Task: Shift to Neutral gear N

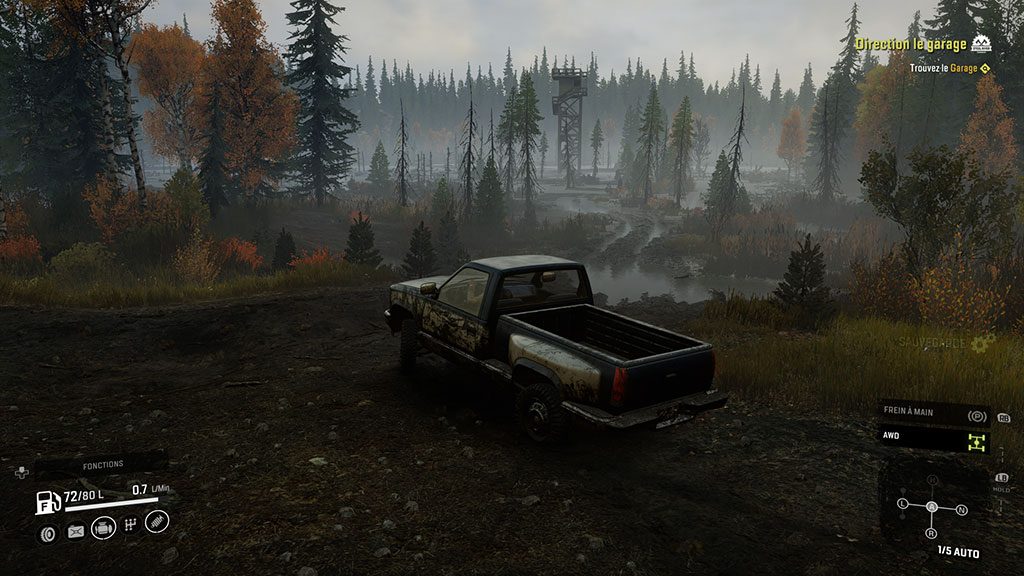Action: (961, 510)
